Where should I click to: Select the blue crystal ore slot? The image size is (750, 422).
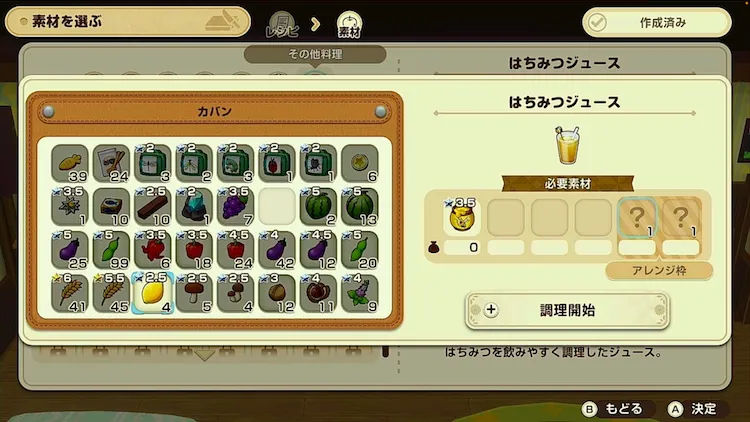(x=194, y=207)
